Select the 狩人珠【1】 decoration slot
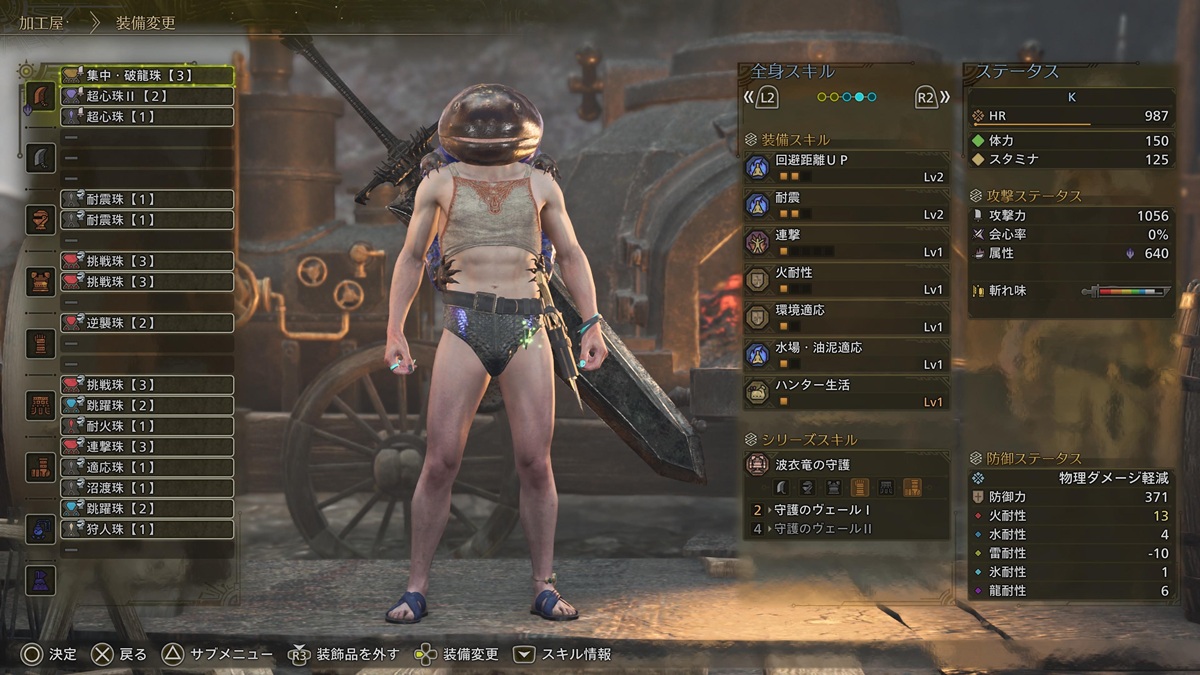Image resolution: width=1200 pixels, height=675 pixels. click(x=147, y=529)
